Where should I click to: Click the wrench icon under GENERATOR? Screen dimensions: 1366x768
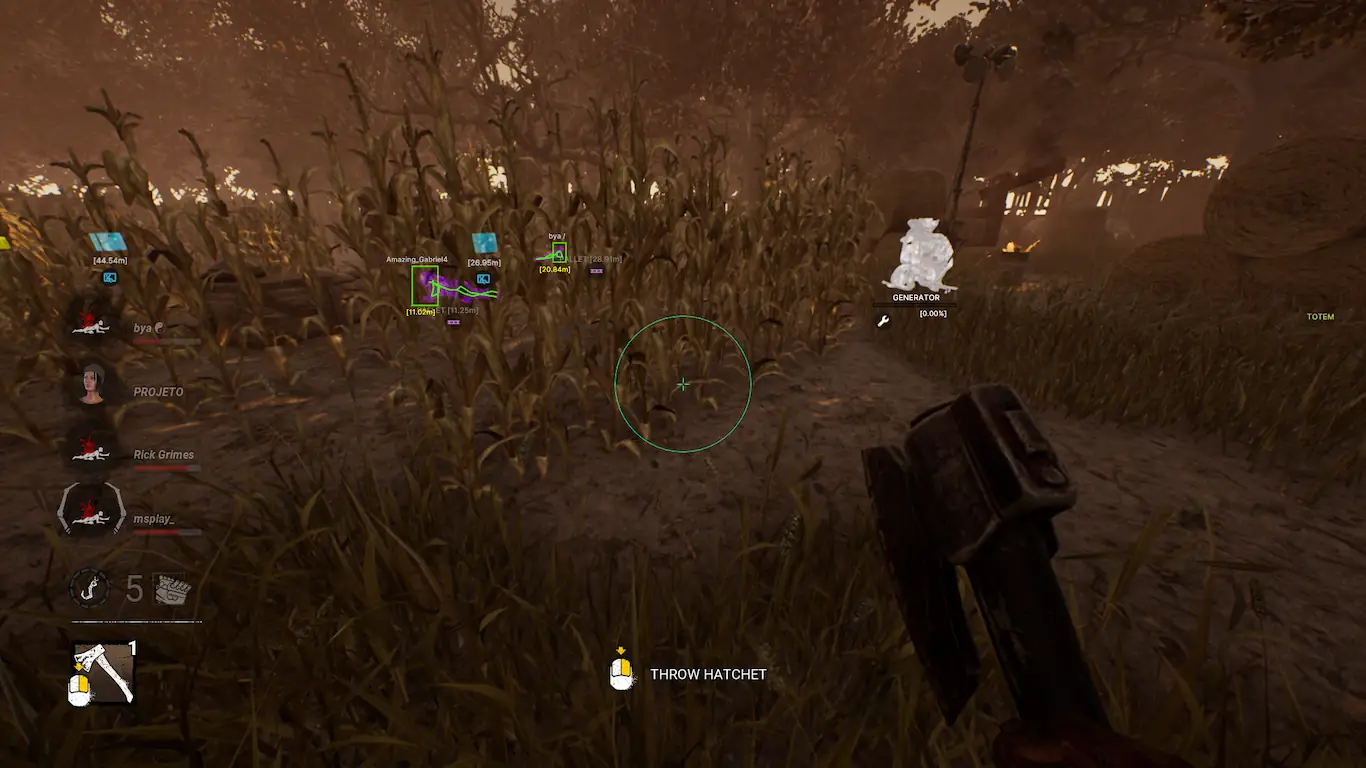(883, 321)
